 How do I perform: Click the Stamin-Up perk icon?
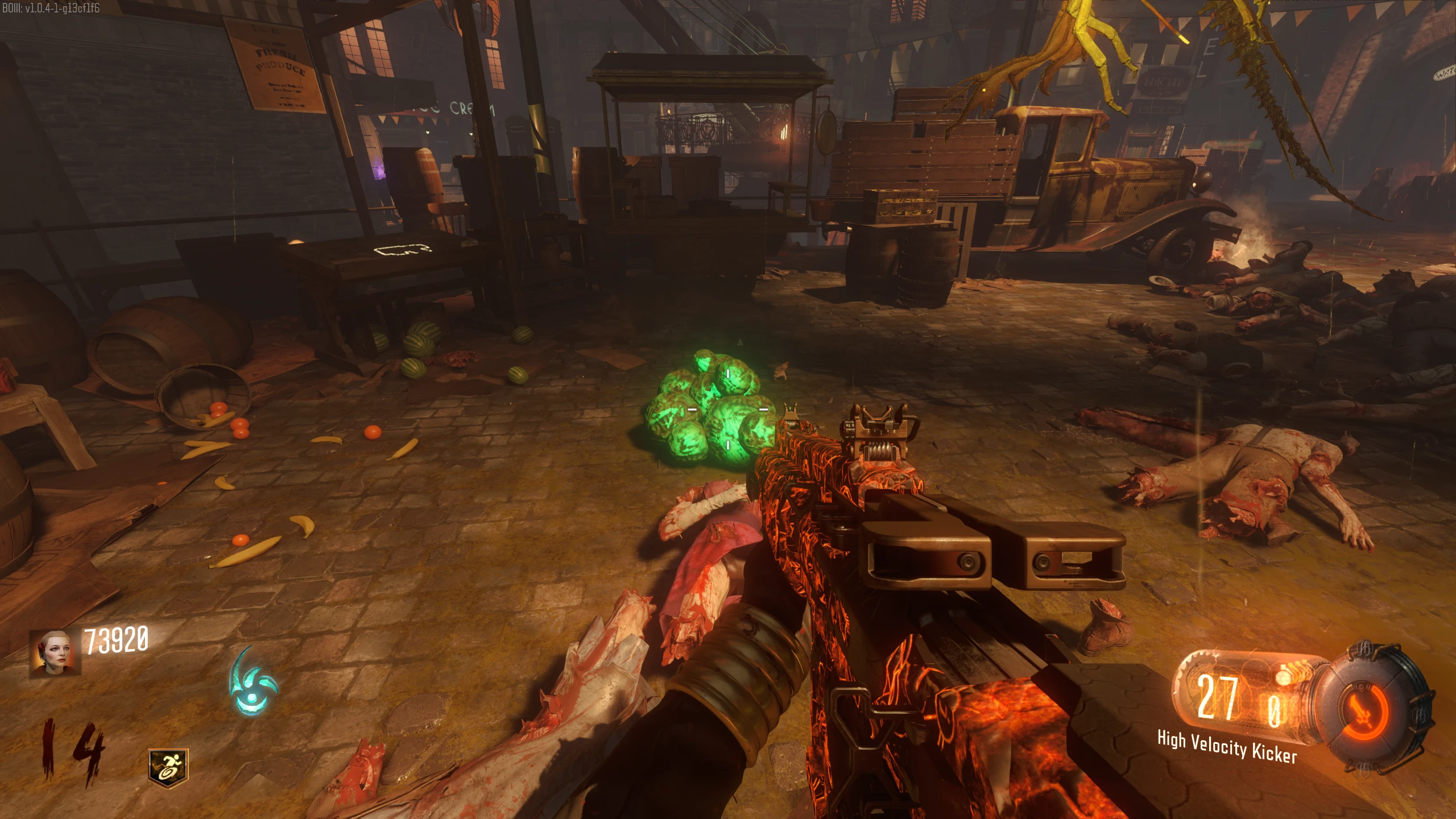[x=168, y=768]
